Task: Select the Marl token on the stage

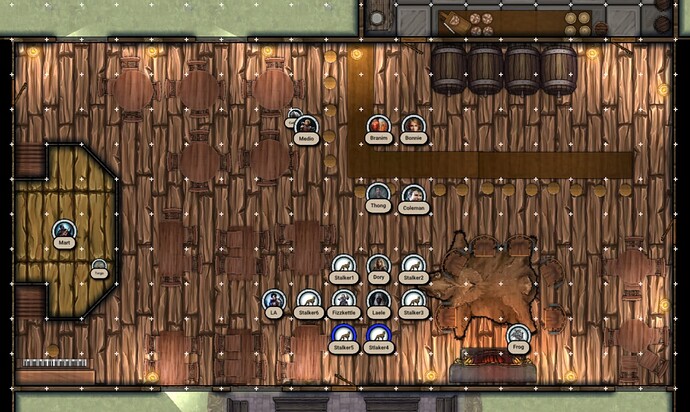Action: [x=65, y=231]
